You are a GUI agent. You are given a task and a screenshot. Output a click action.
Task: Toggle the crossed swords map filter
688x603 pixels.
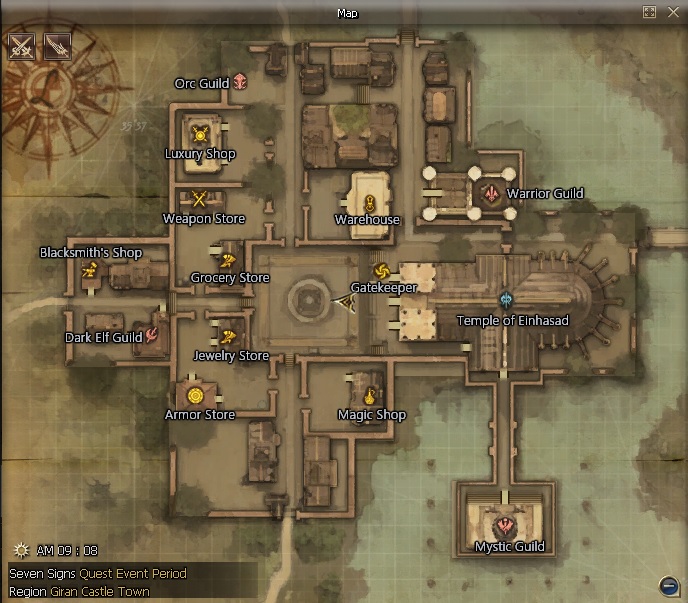(22, 46)
